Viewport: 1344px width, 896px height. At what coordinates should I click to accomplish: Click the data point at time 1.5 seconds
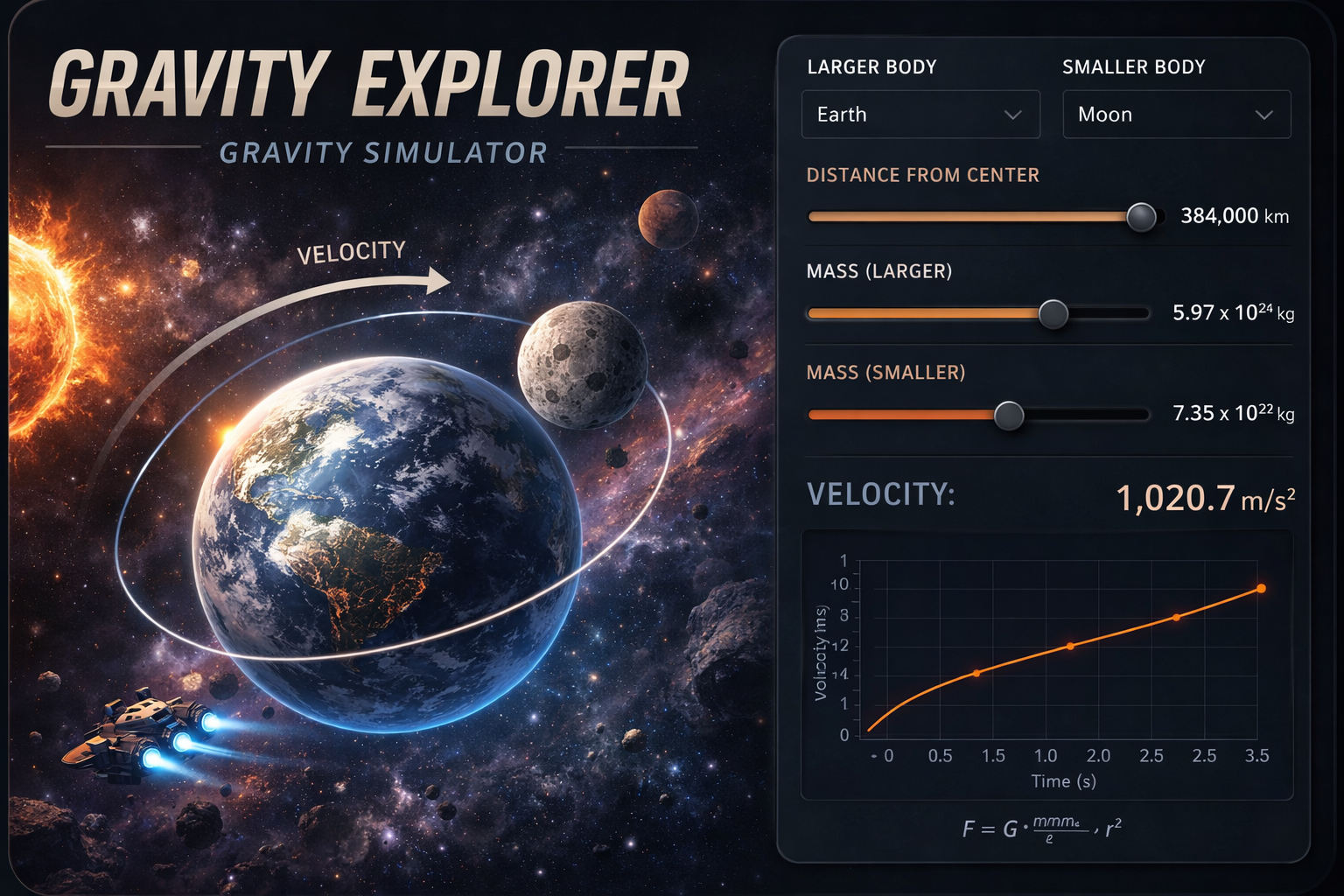977,674
